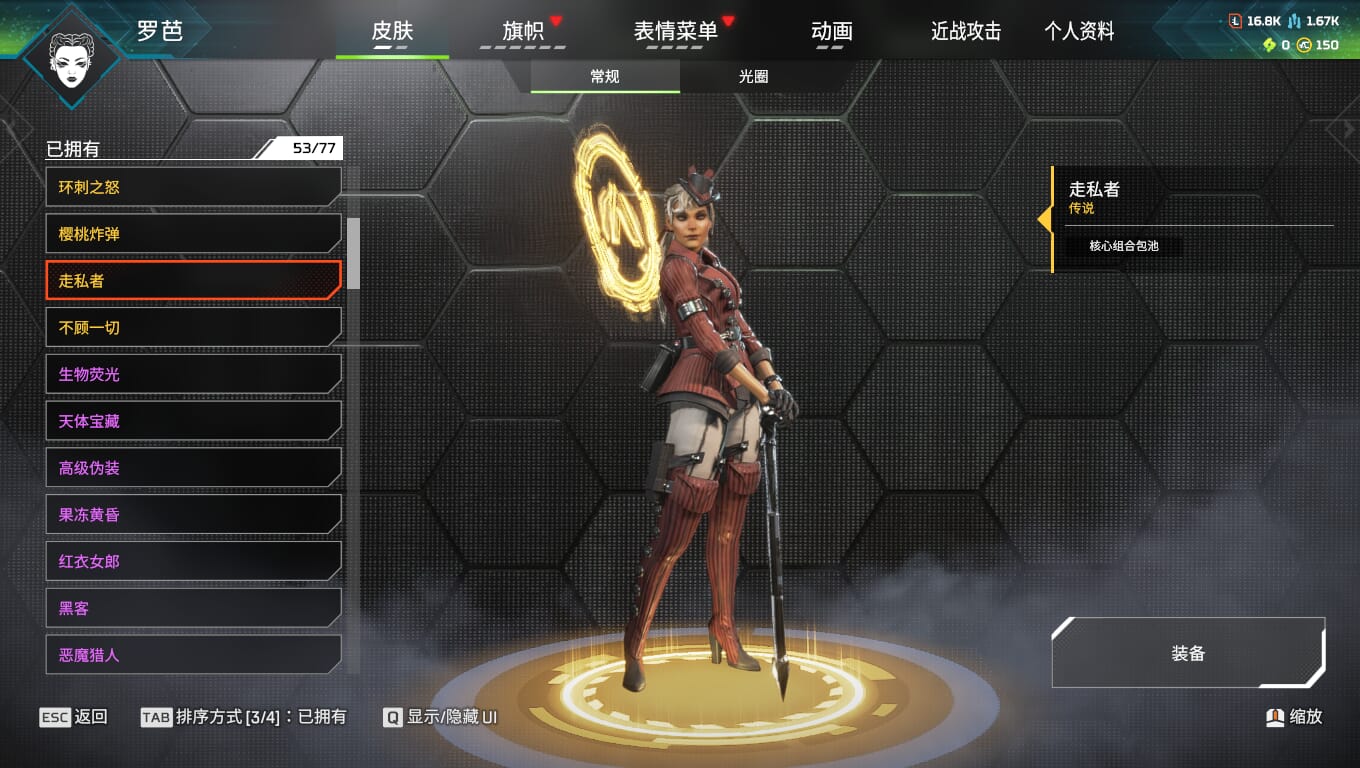Image resolution: width=1360 pixels, height=768 pixels.
Task: Open the 旗帜 tab
Action: click(x=523, y=32)
